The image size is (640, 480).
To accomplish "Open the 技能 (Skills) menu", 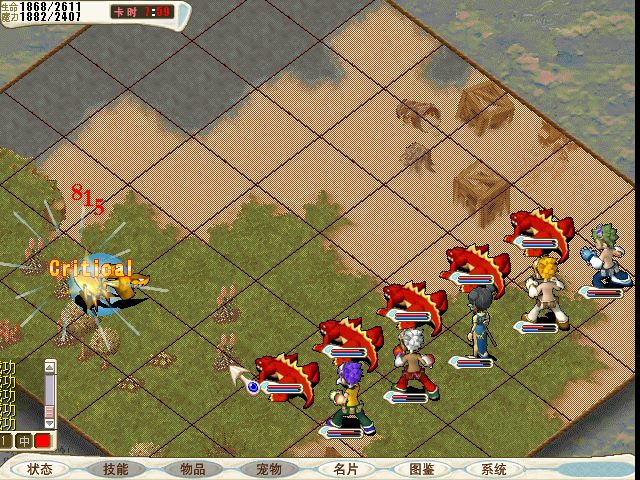I will tap(117, 469).
